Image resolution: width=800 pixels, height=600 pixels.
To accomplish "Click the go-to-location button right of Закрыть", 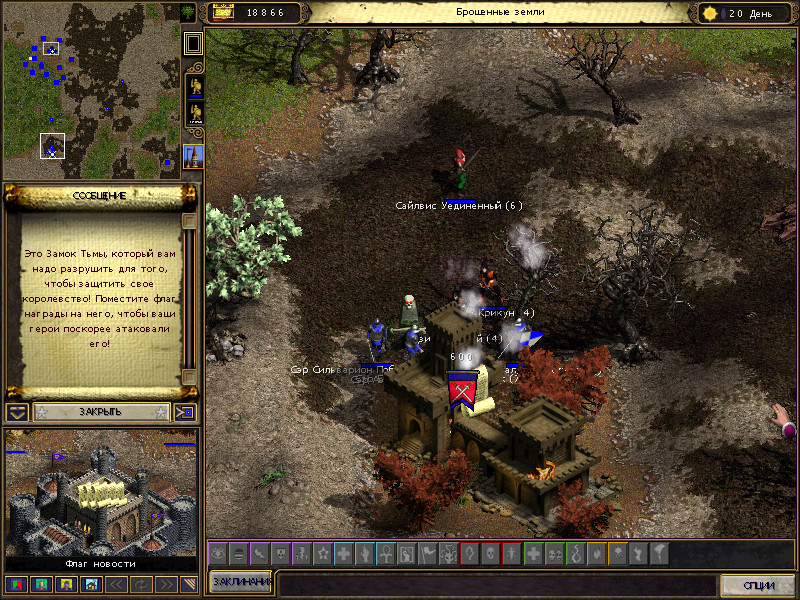I will click(x=185, y=412).
